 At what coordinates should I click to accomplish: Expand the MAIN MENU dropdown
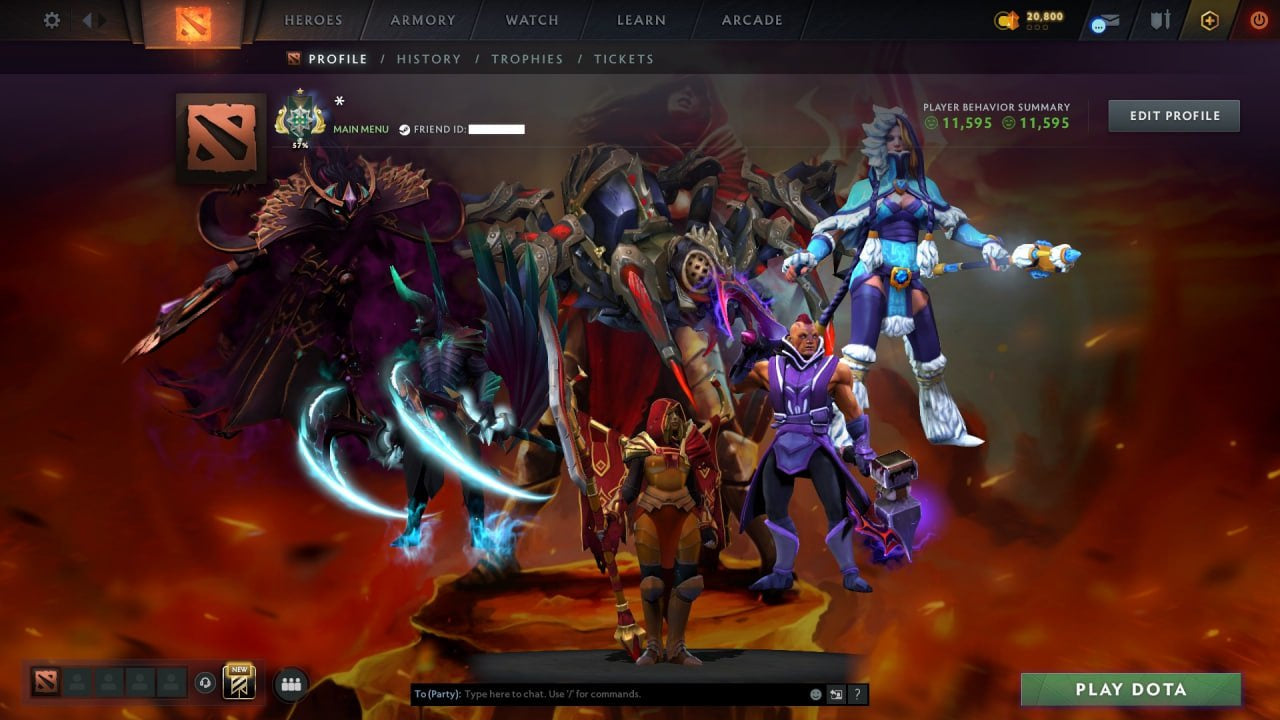tap(360, 129)
